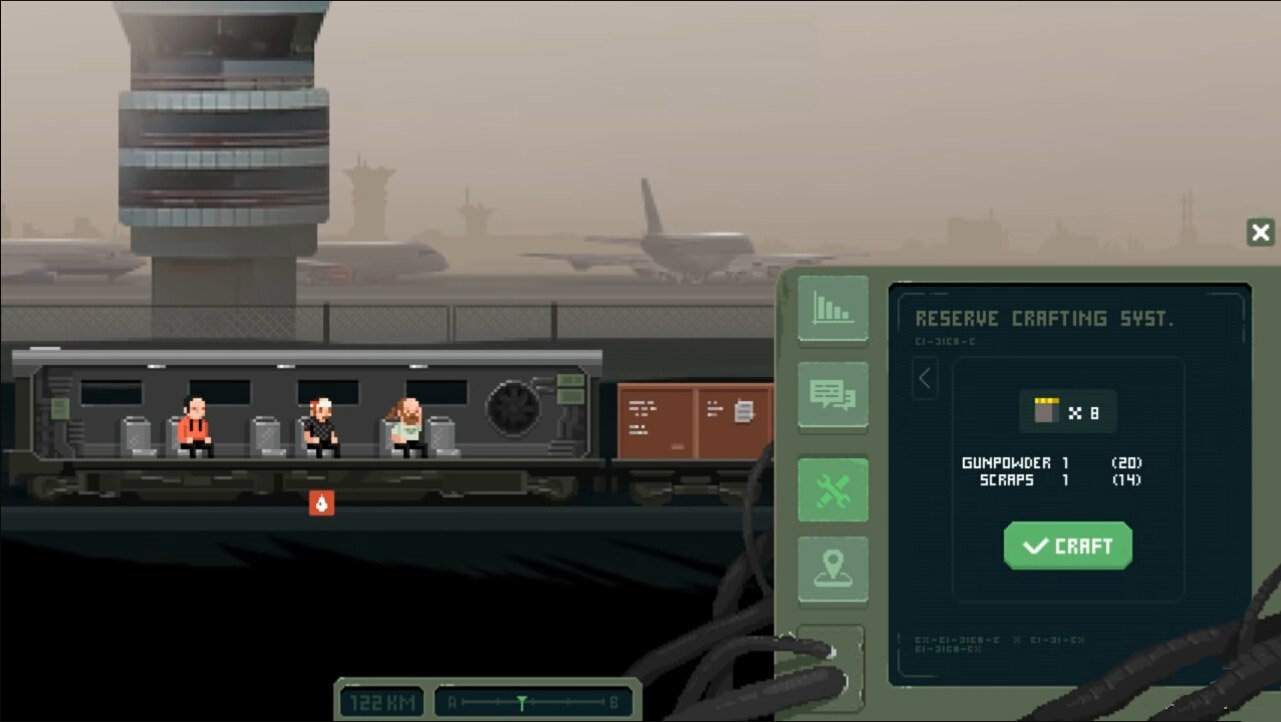Craft the ammo with the Craft button

1068,546
